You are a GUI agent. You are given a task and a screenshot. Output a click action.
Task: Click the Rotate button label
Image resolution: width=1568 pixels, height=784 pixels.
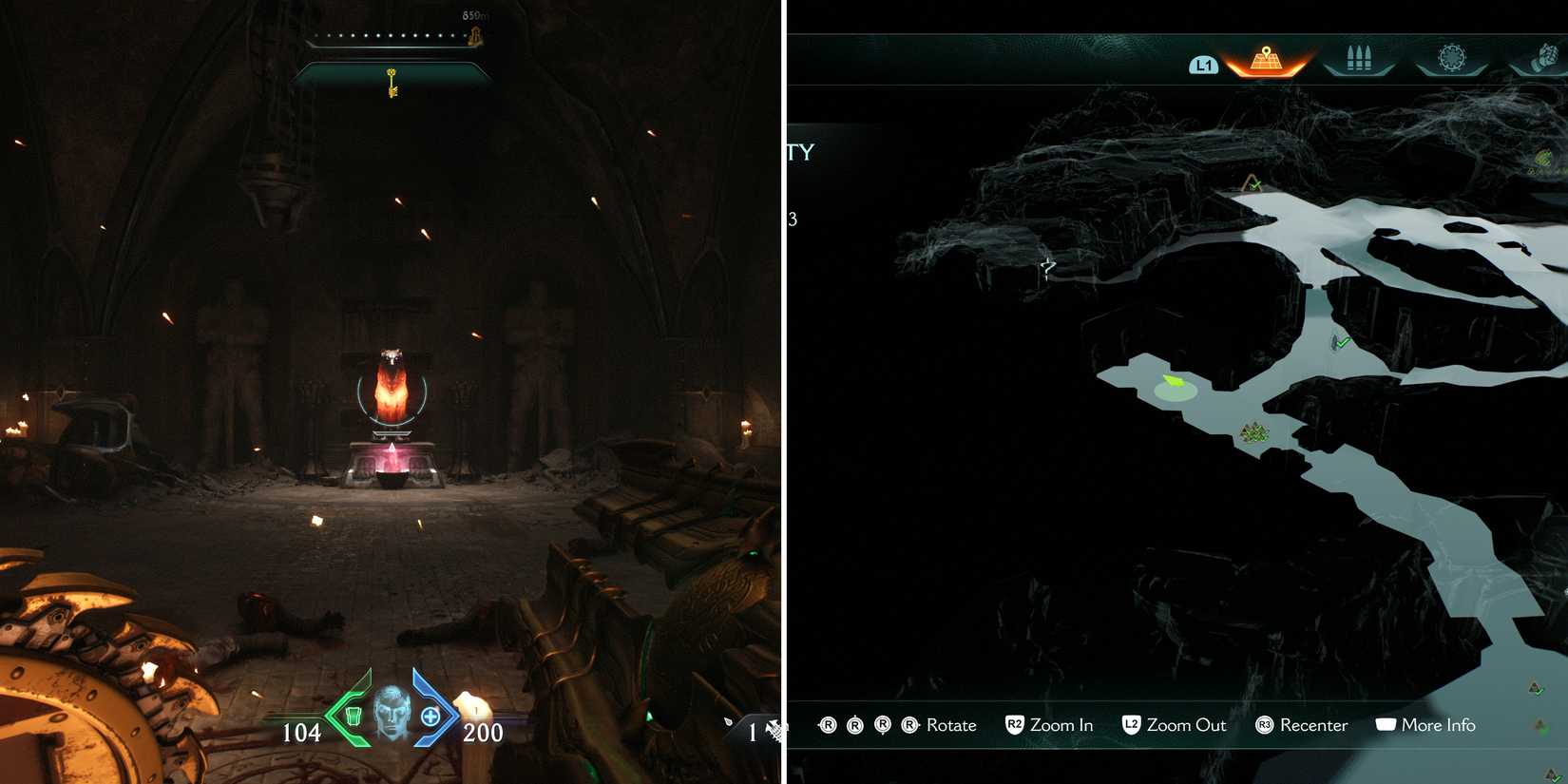950,725
